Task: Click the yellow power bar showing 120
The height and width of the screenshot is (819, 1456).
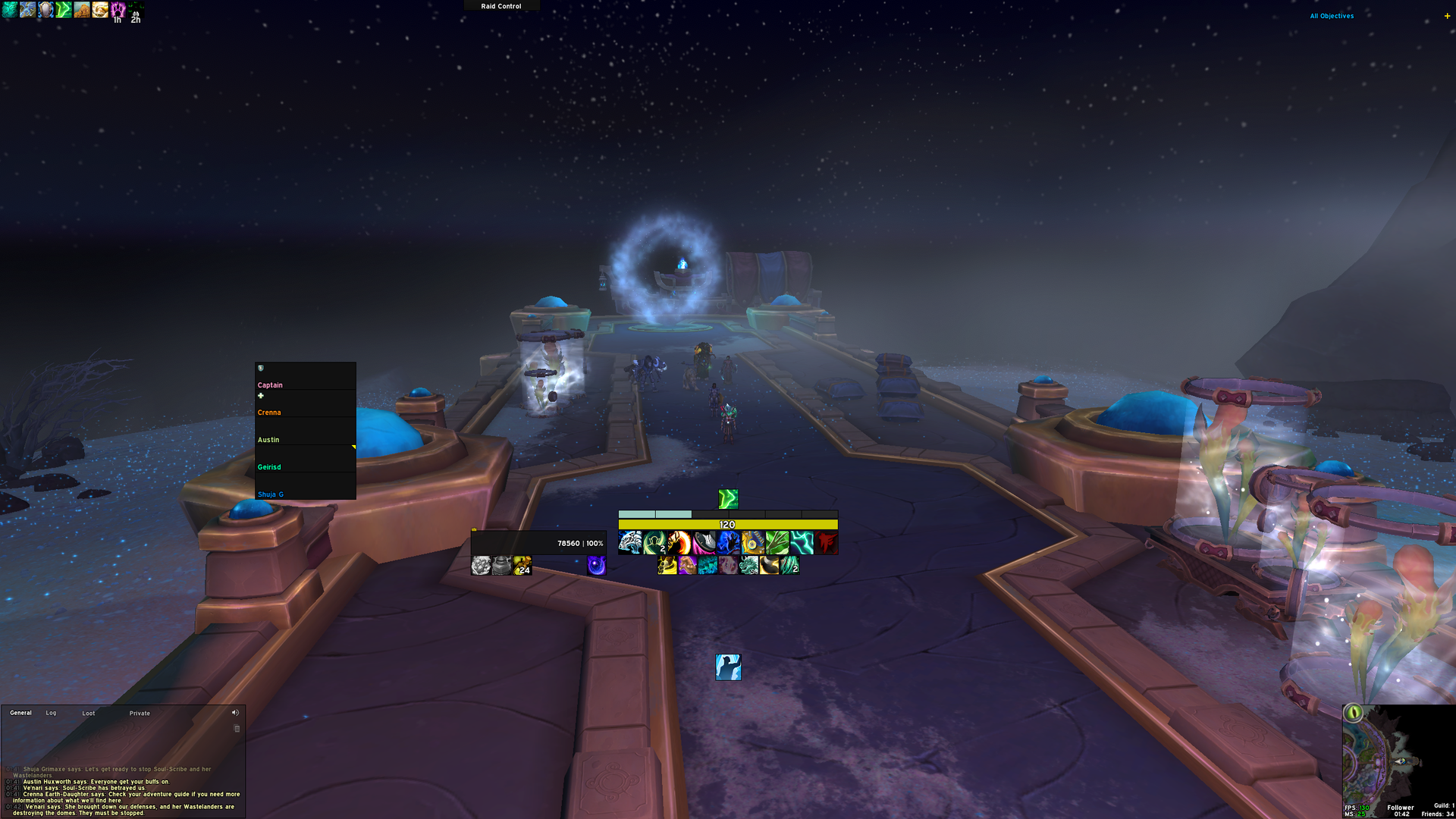Action: click(x=726, y=524)
